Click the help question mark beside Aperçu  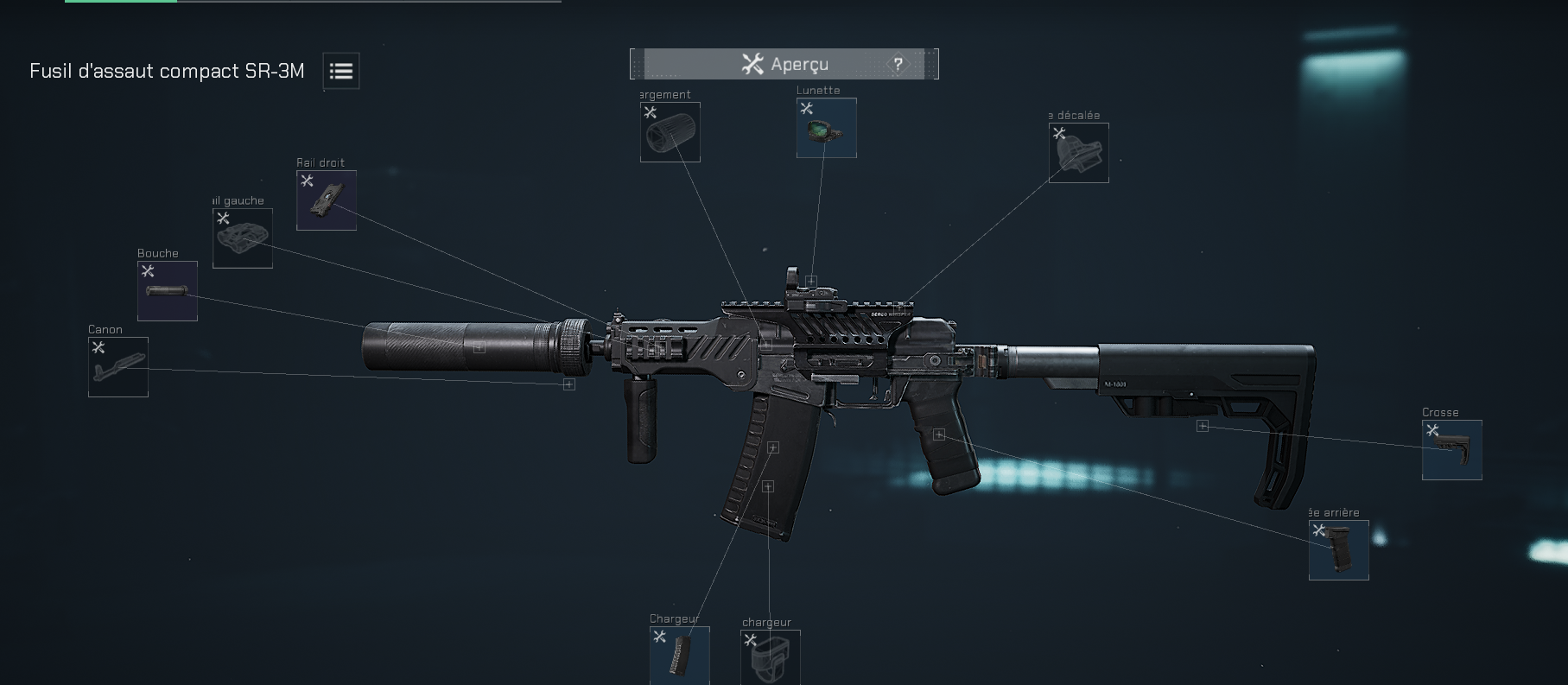click(x=898, y=63)
